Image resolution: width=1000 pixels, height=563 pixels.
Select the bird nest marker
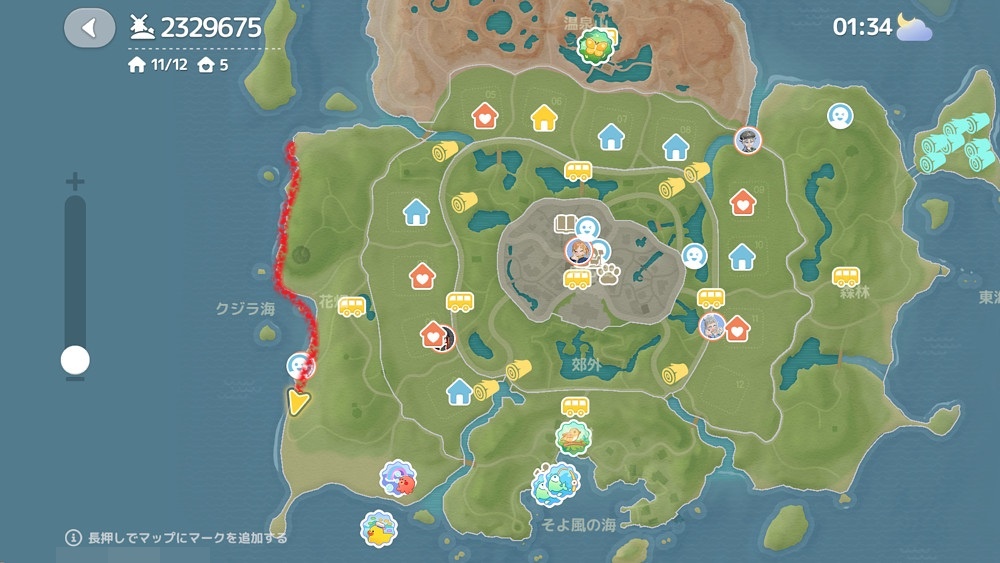coord(573,437)
